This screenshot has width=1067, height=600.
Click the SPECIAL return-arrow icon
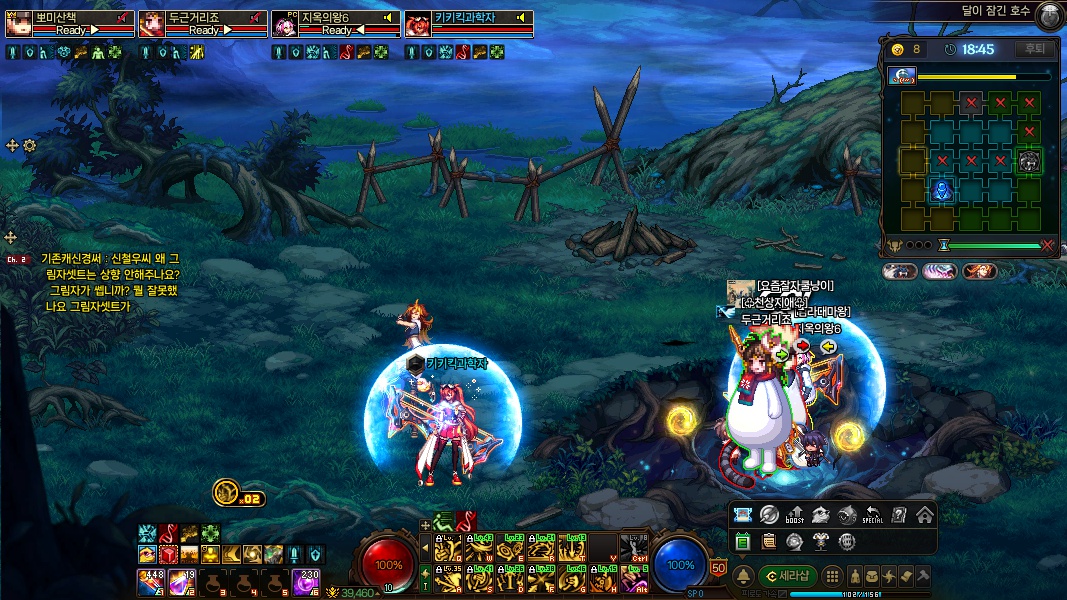873,515
